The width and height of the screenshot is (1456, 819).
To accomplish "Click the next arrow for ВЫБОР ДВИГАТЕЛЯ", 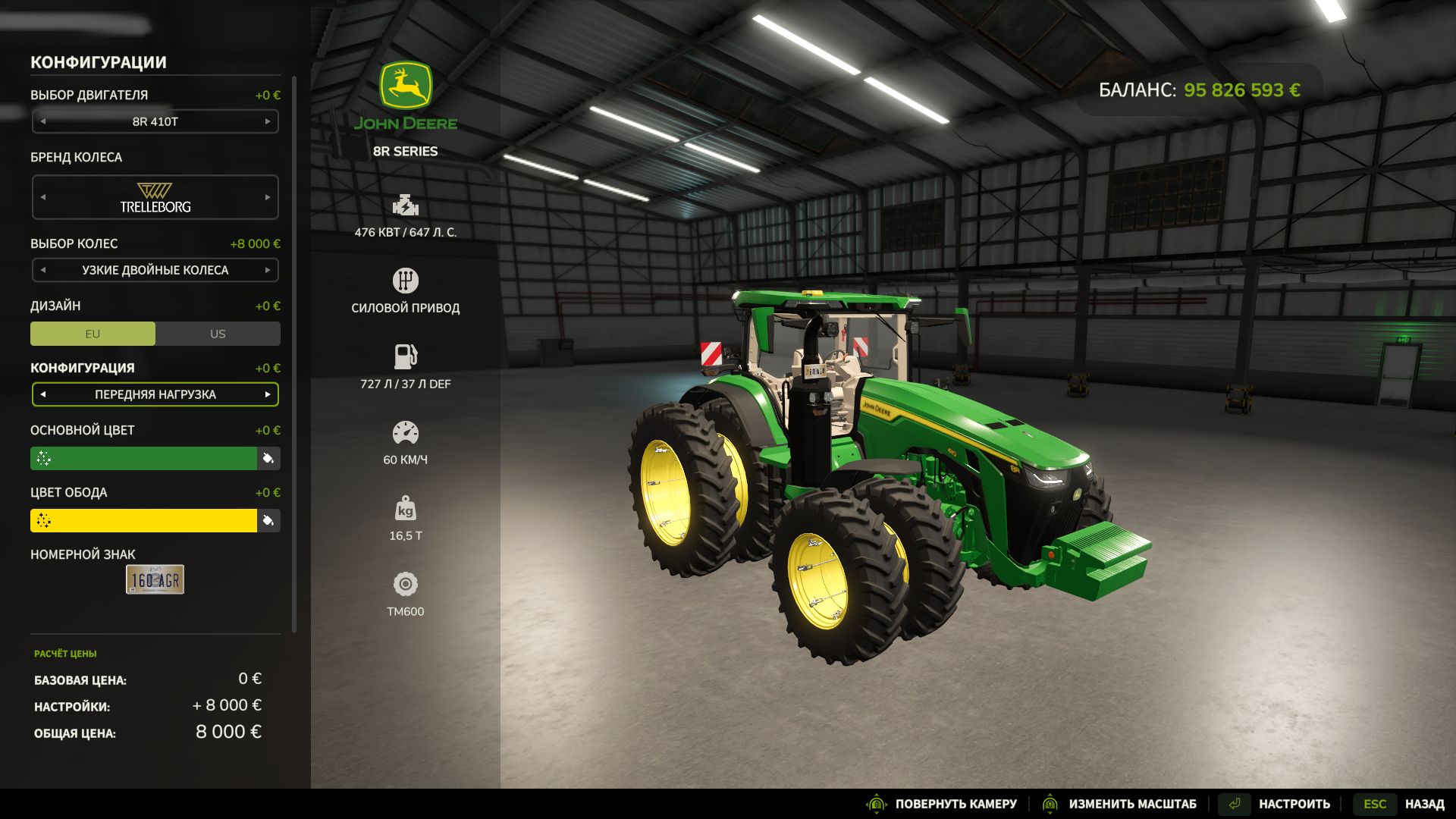I will [x=267, y=121].
